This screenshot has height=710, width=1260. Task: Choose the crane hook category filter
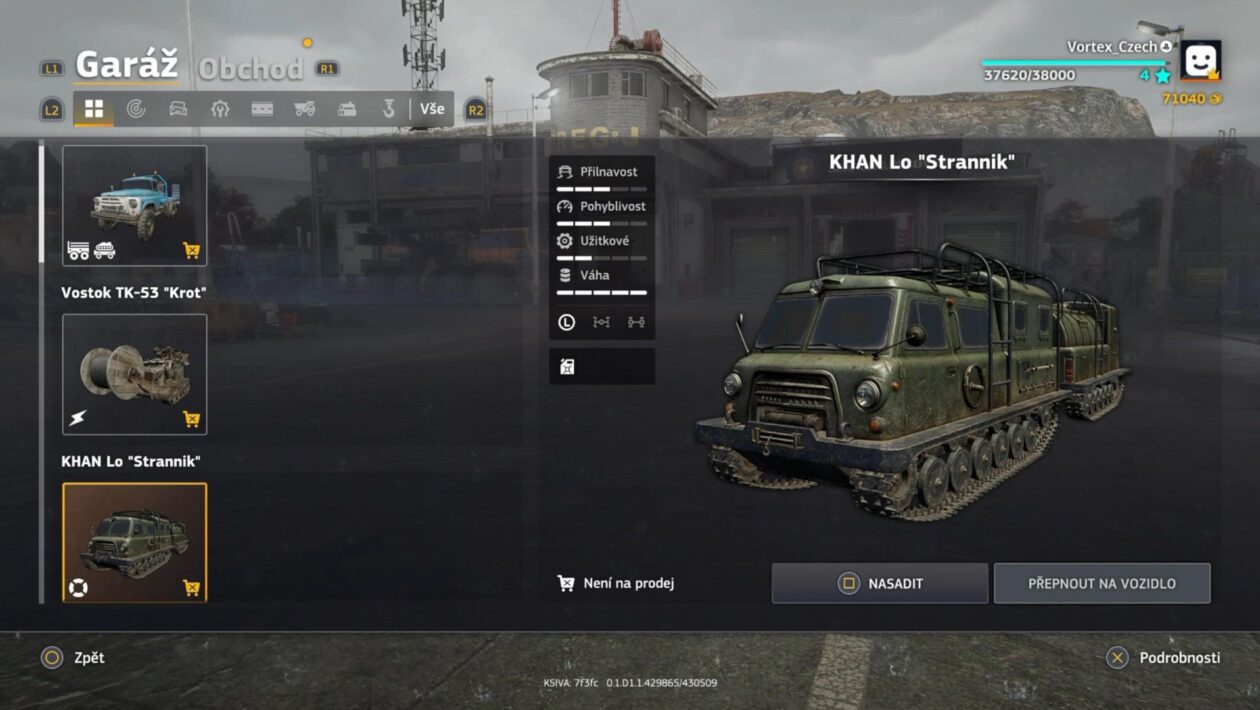[x=389, y=109]
